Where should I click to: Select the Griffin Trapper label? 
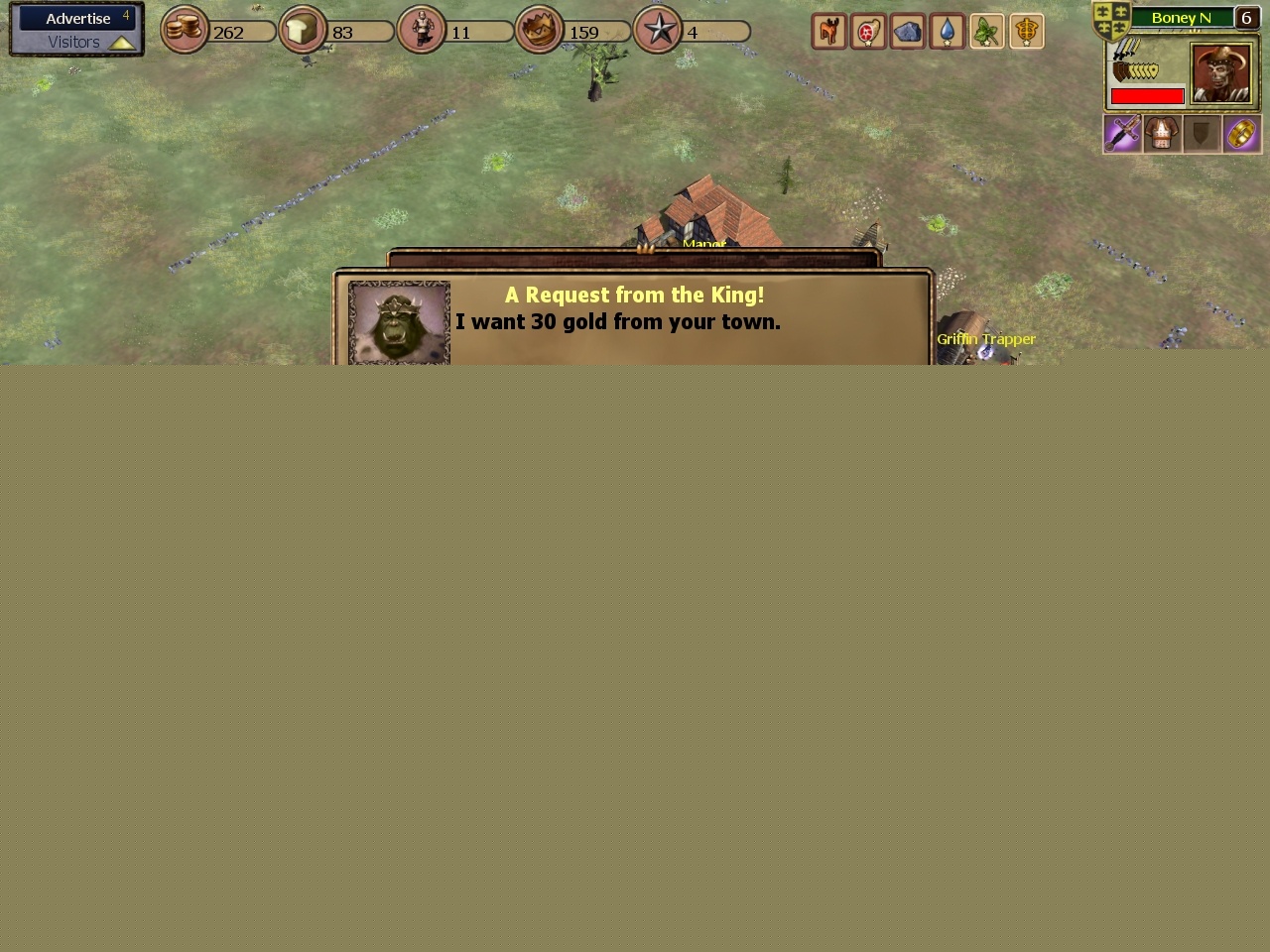pos(986,339)
